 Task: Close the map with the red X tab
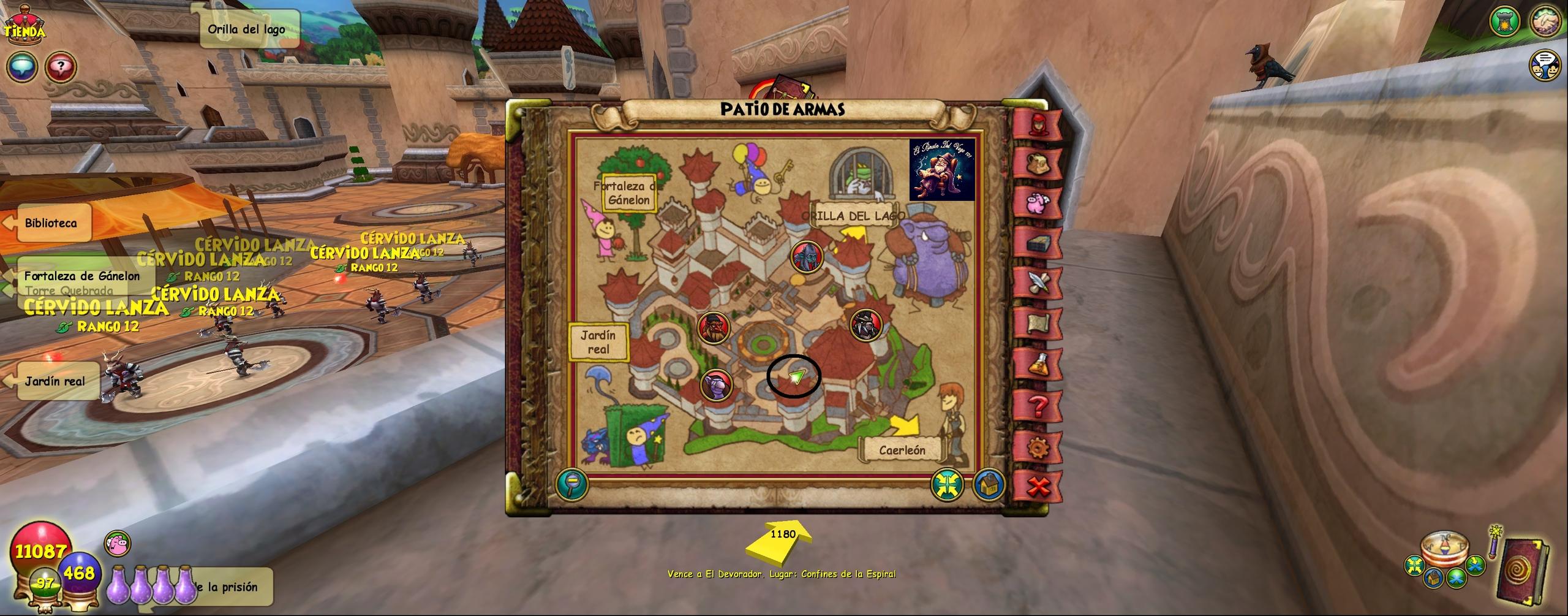tap(1038, 487)
